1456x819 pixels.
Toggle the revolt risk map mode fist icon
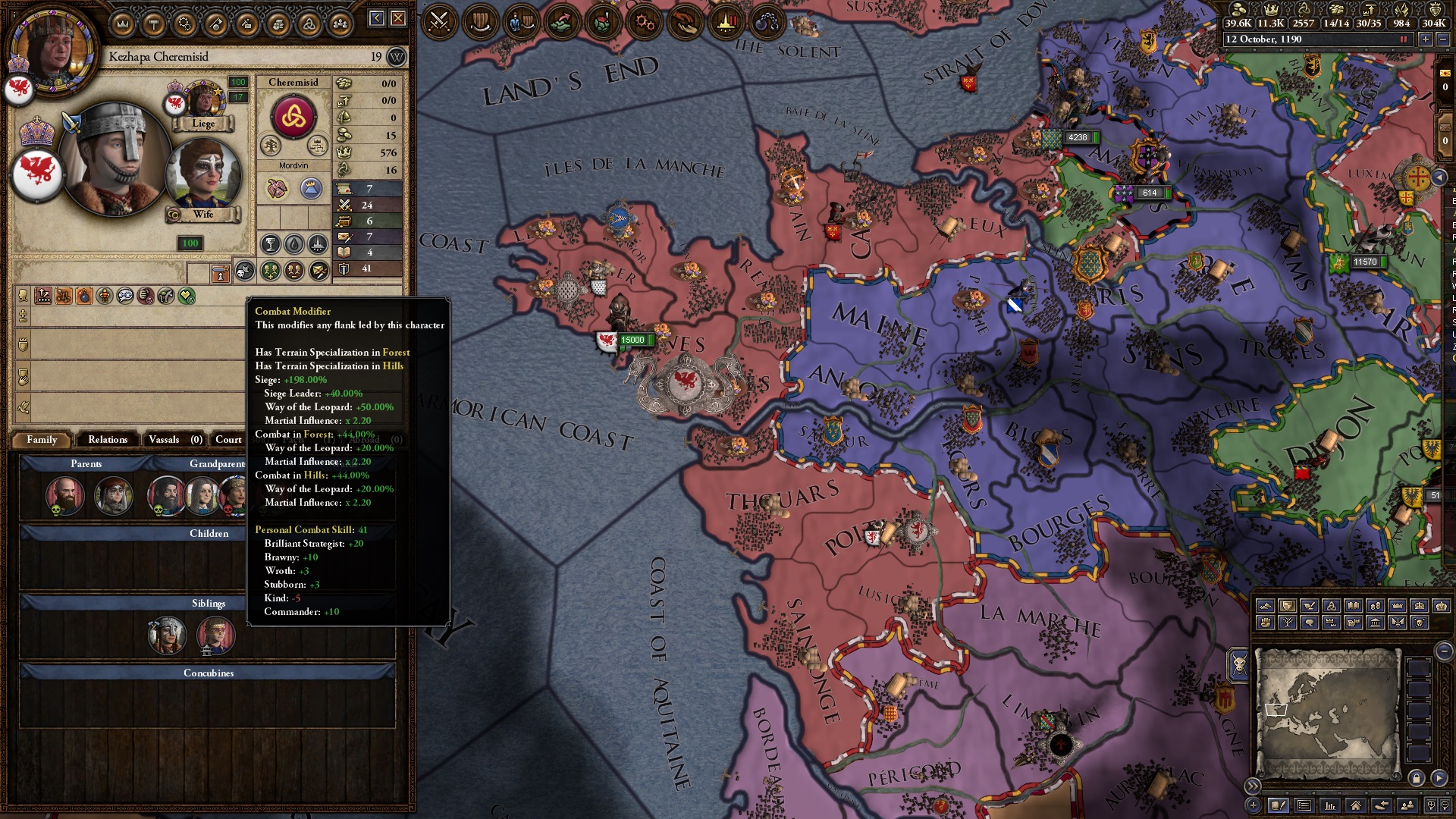[1265, 623]
